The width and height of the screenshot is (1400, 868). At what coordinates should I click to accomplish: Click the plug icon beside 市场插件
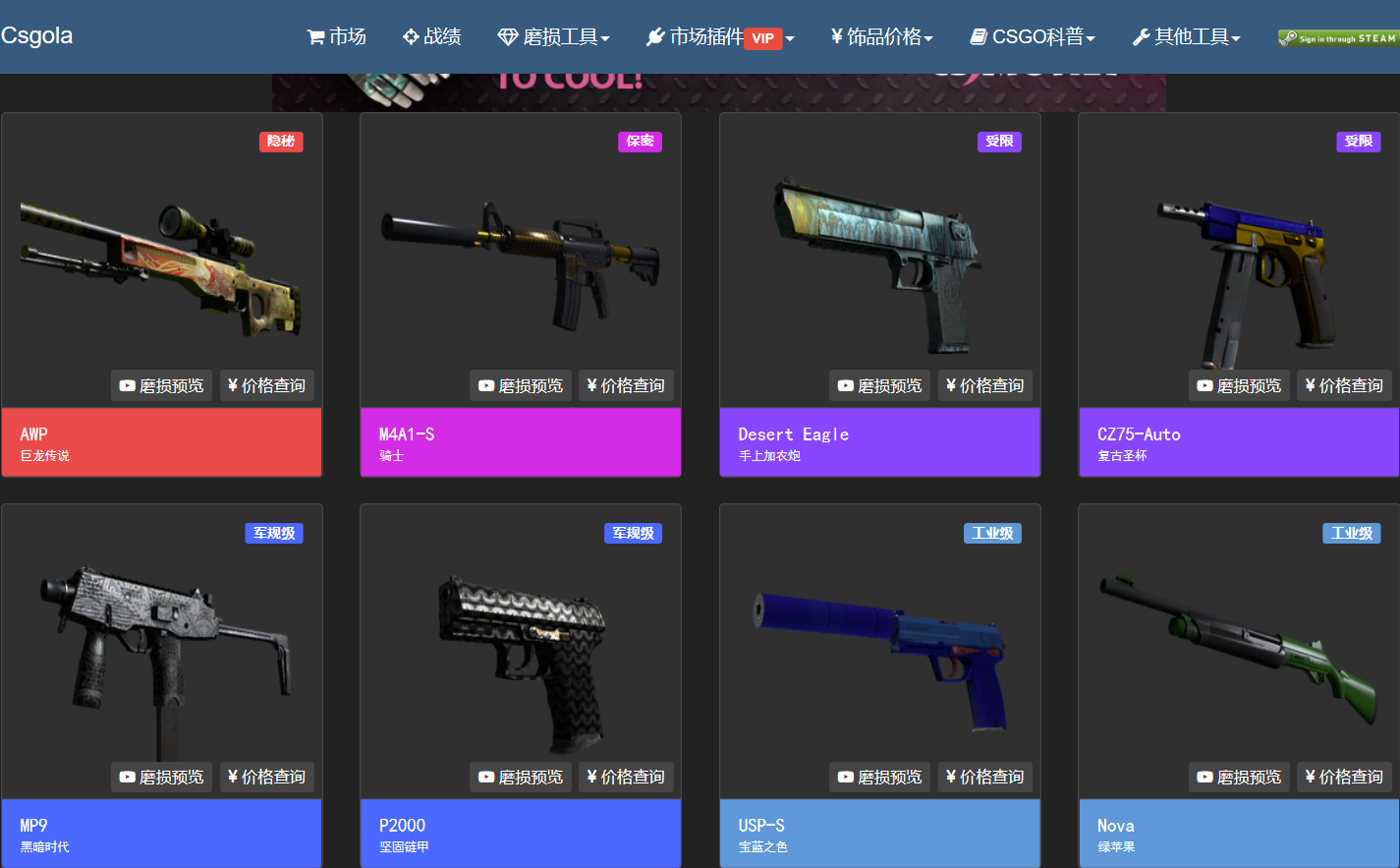[x=654, y=36]
